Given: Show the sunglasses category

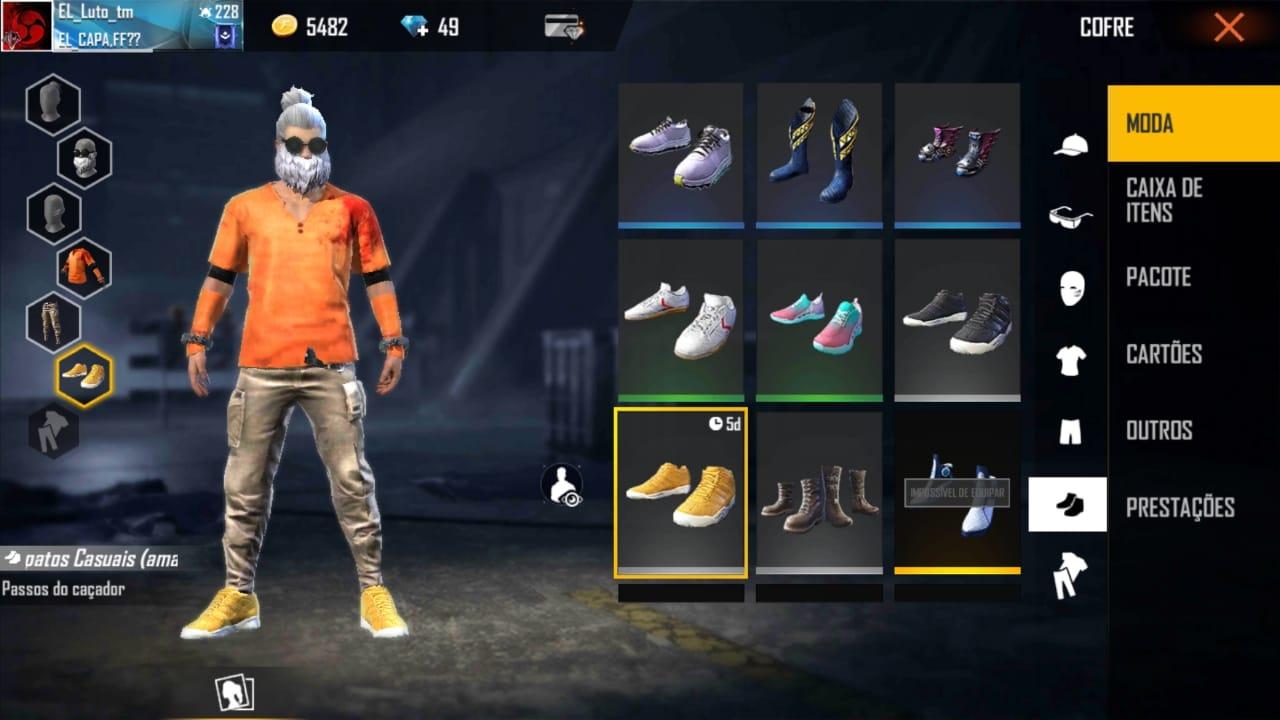Looking at the screenshot, I should click(x=1070, y=216).
